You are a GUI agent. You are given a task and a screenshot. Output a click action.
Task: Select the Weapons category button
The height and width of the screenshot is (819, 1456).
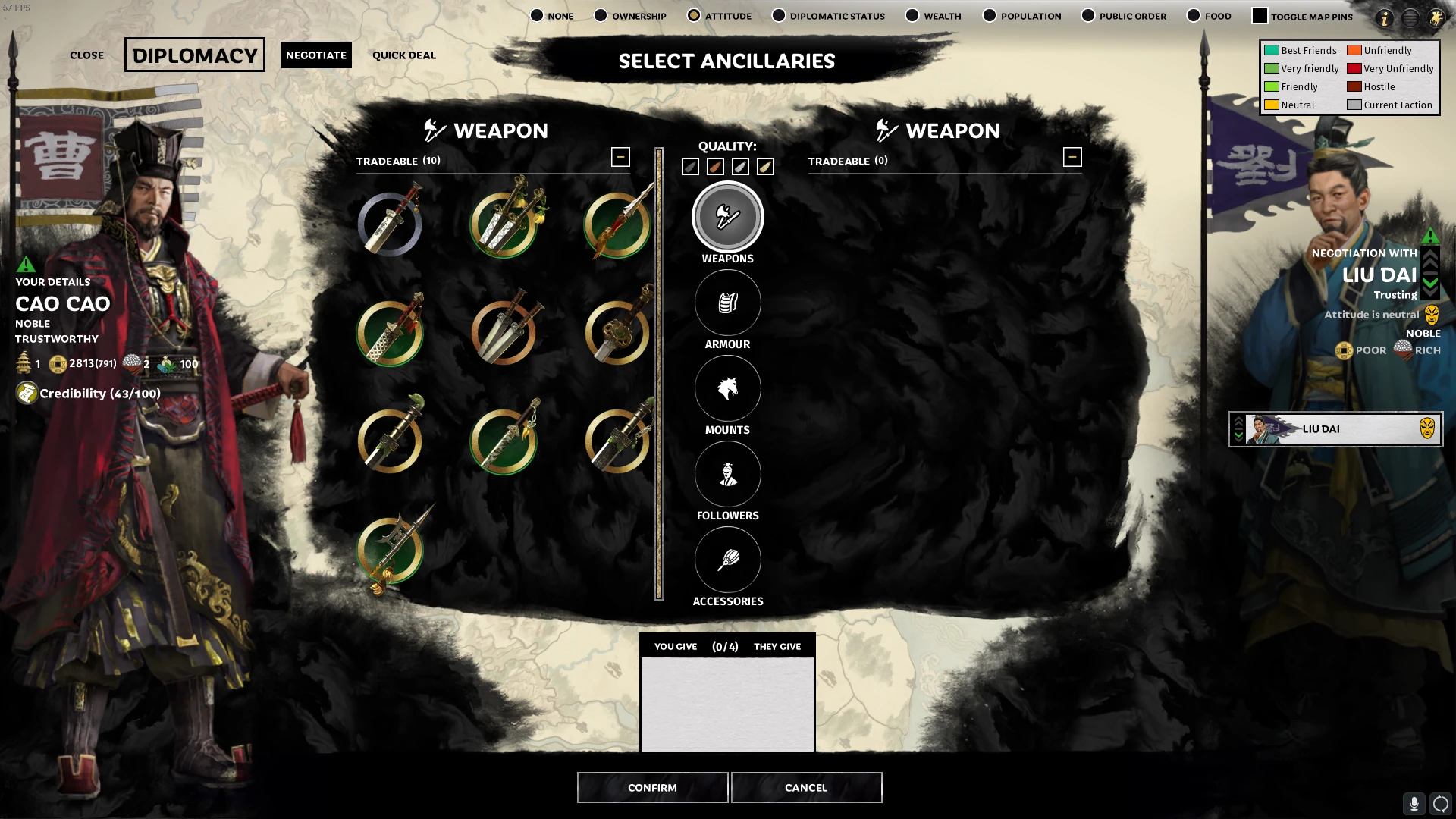(727, 218)
